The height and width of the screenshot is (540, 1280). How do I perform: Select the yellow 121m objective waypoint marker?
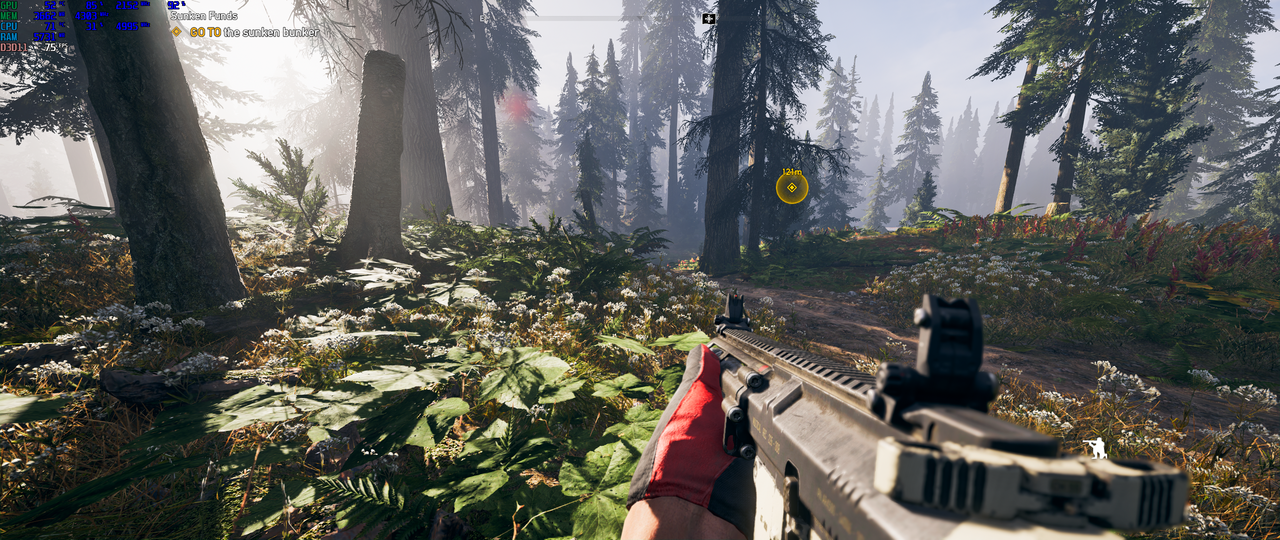(792, 188)
